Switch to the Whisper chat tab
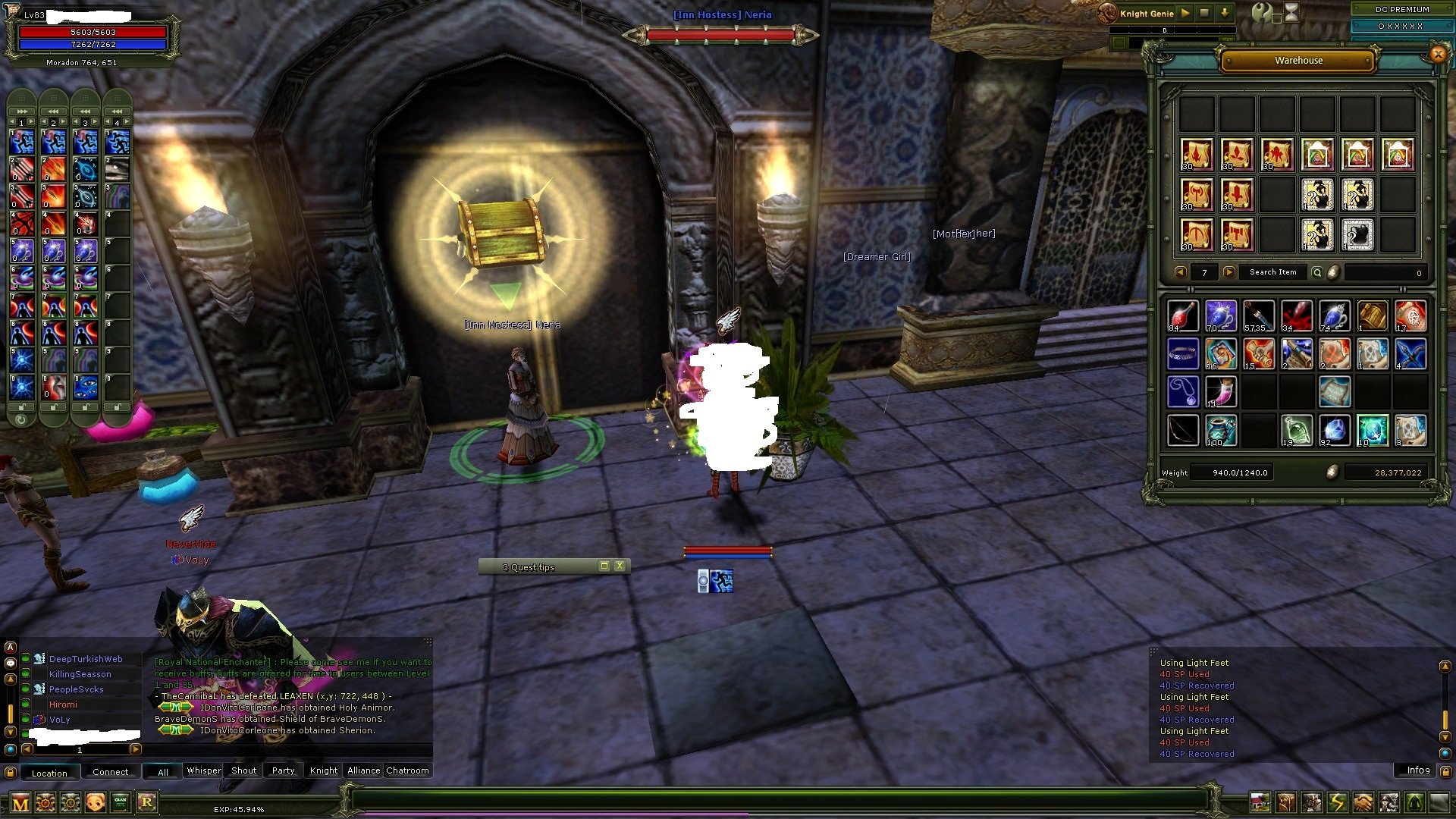Image resolution: width=1456 pixels, height=819 pixels. click(203, 770)
